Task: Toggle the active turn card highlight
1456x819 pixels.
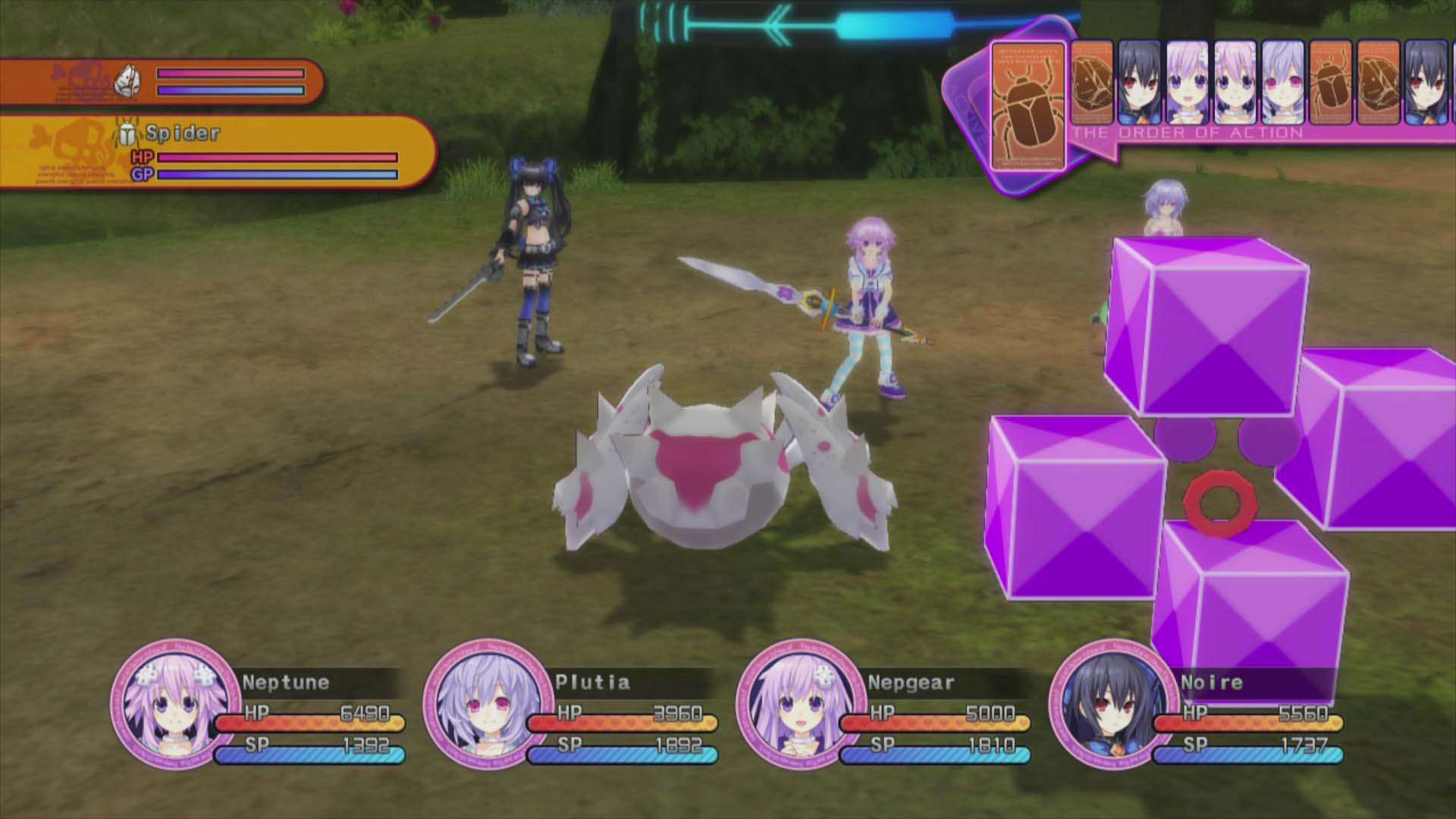Action: point(1030,106)
